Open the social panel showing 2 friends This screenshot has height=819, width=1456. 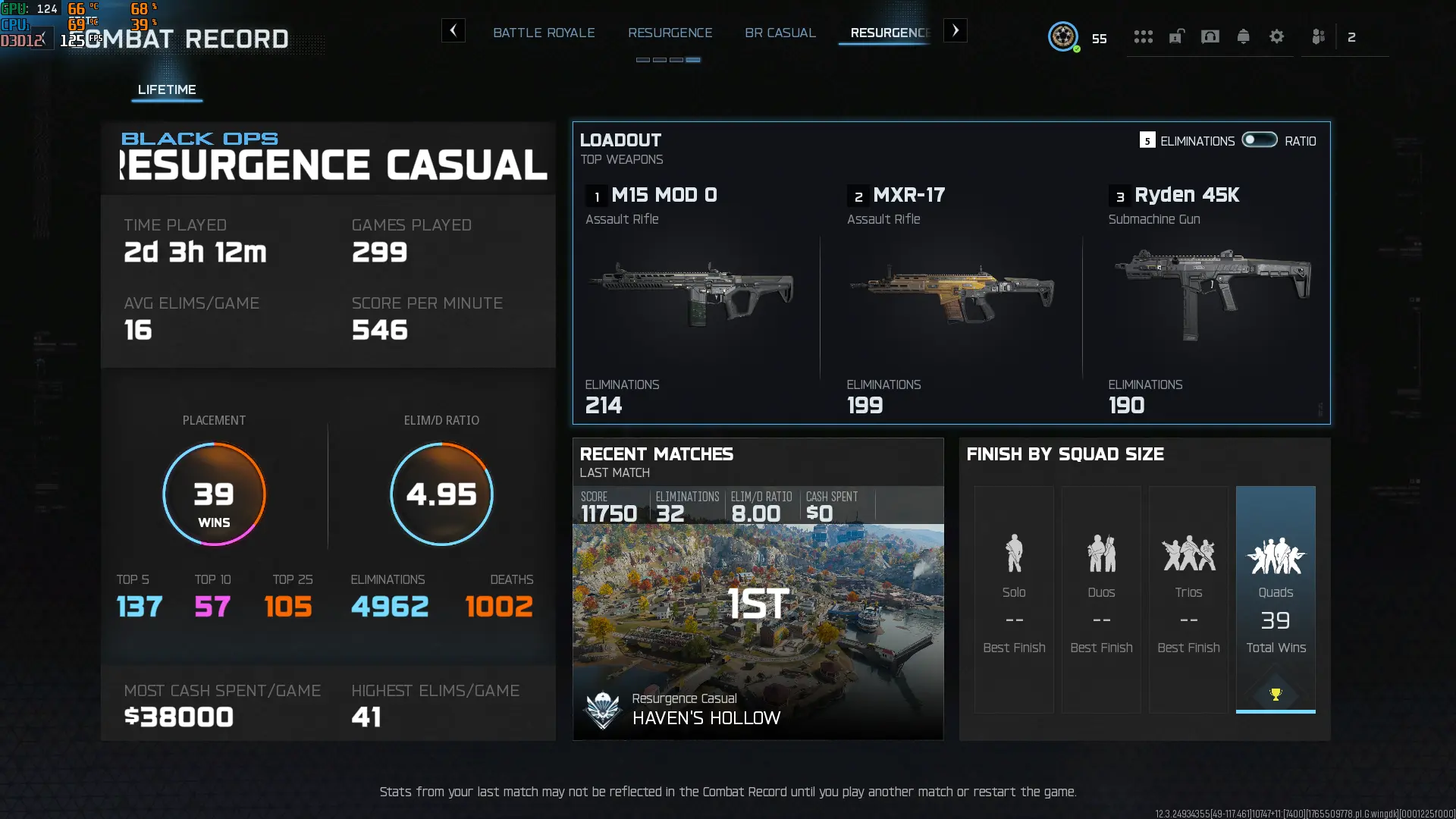(x=1318, y=36)
